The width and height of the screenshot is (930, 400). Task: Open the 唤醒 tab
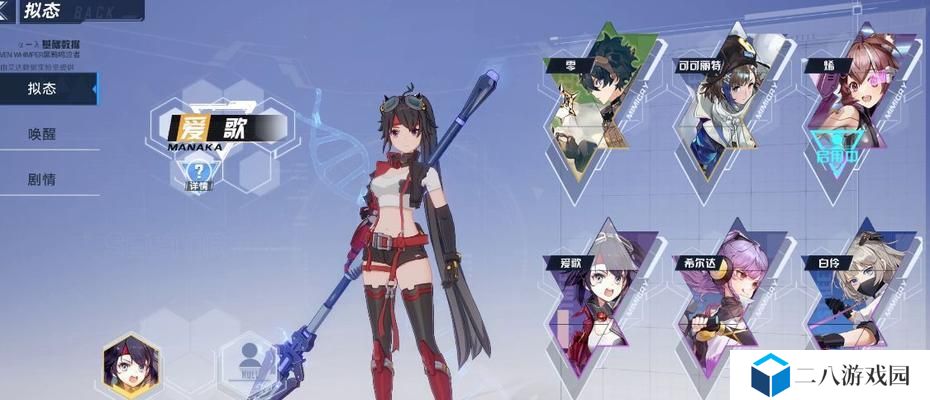click(43, 135)
